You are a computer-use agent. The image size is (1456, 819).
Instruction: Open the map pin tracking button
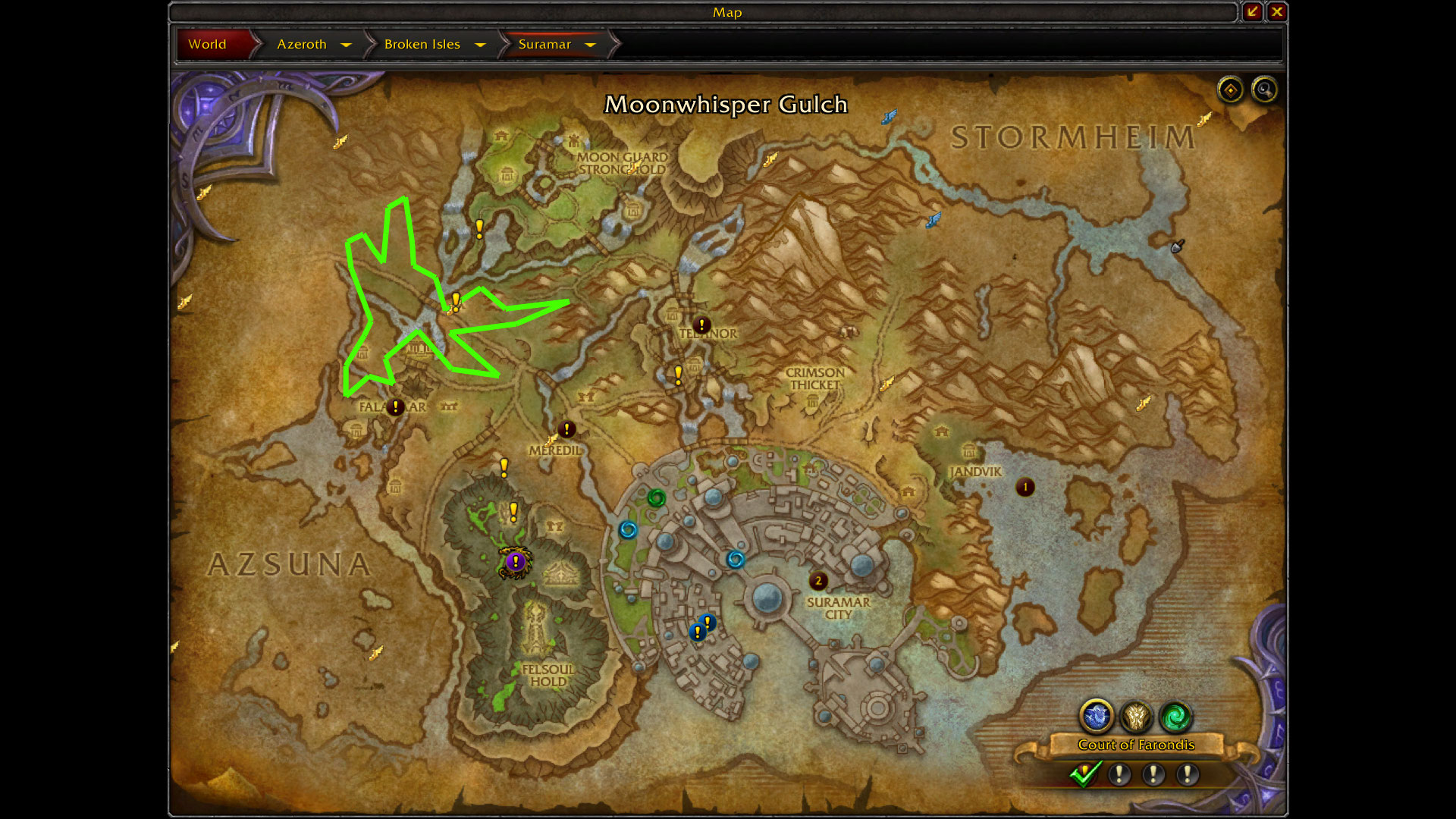point(1230,90)
